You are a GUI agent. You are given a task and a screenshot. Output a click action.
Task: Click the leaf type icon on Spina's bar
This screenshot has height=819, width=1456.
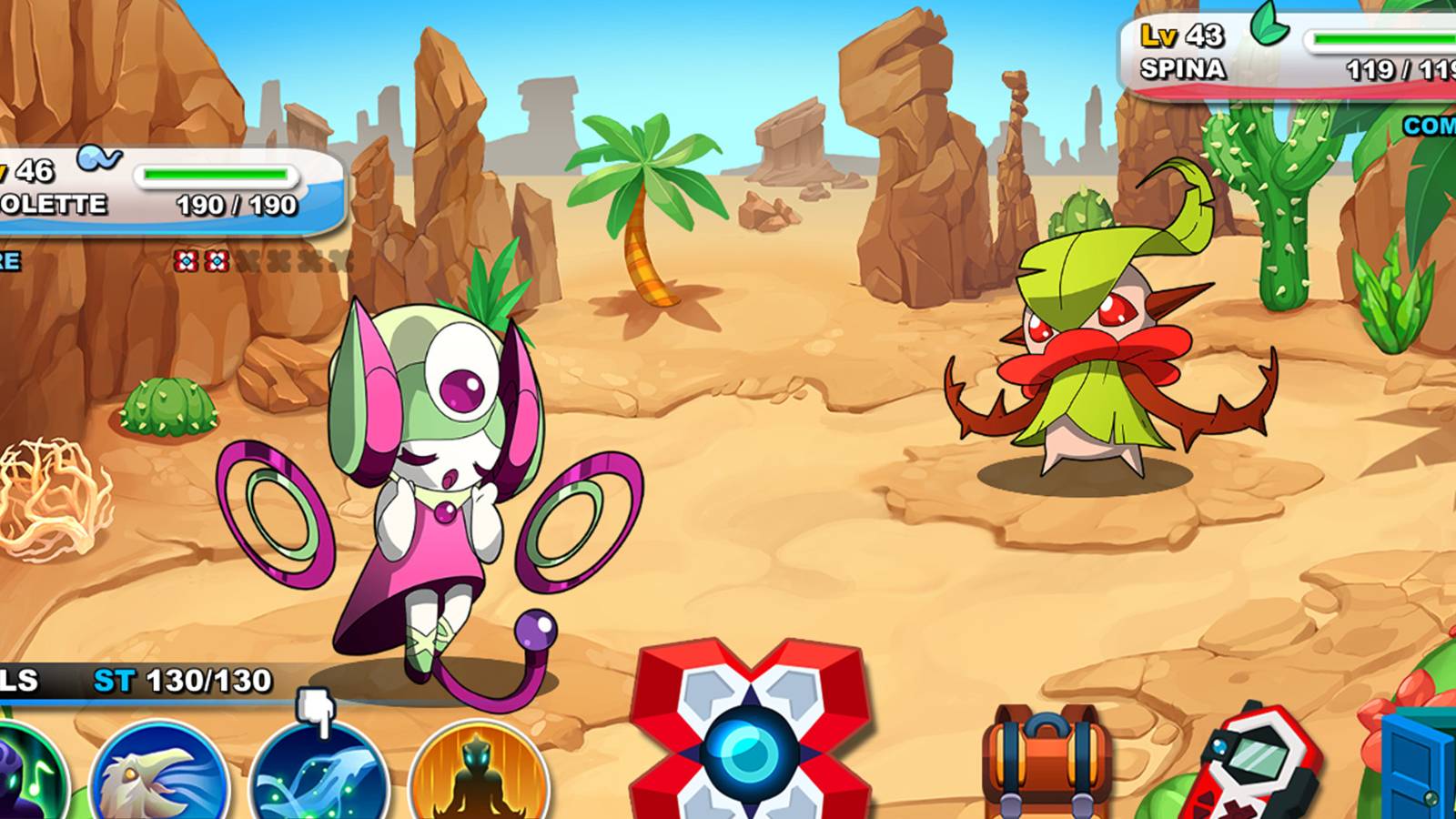1269,26
